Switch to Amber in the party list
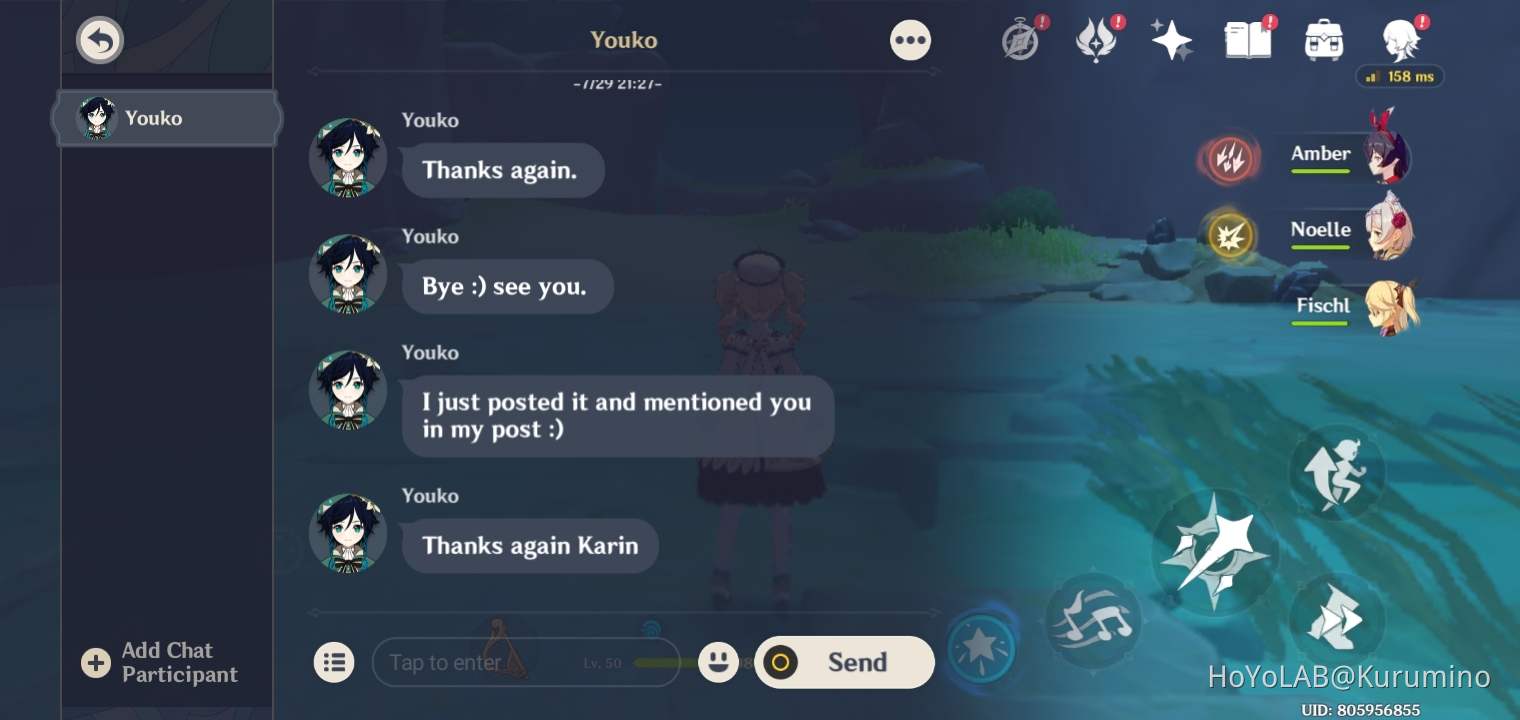The height and width of the screenshot is (720, 1520). (x=1352, y=155)
